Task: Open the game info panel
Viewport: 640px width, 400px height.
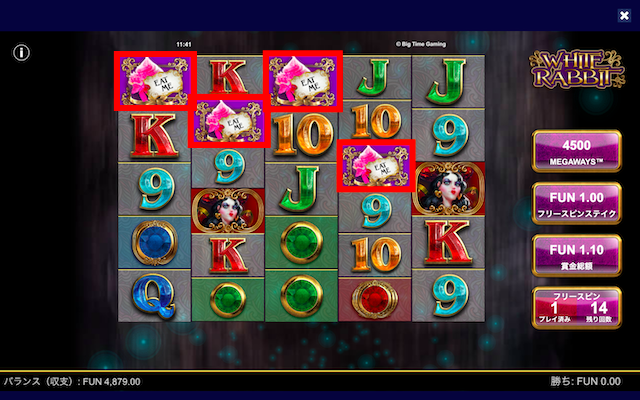Action: click(22, 52)
